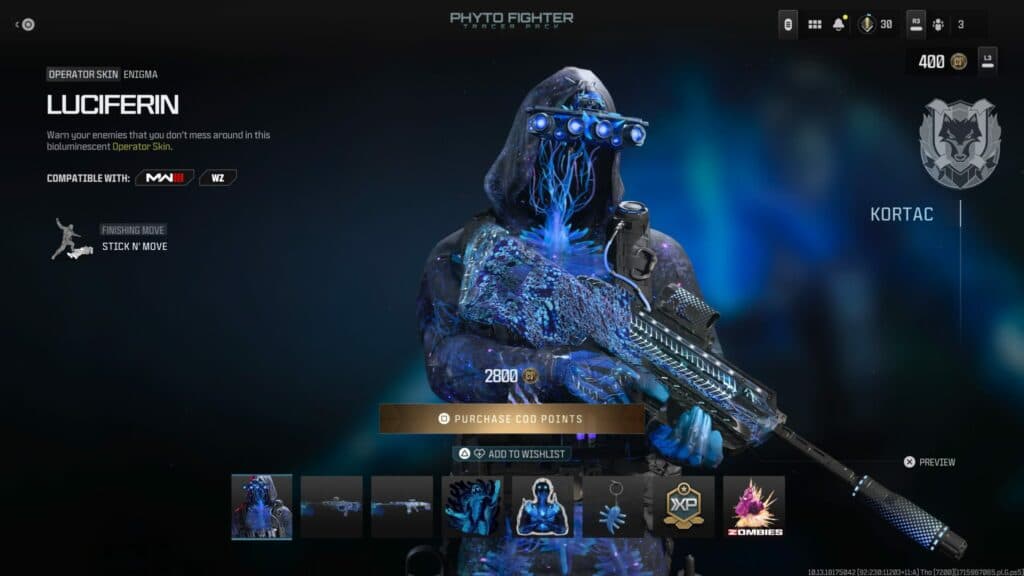This screenshot has height=576, width=1024.
Task: Show the blue weapon charm item
Action: point(613,506)
